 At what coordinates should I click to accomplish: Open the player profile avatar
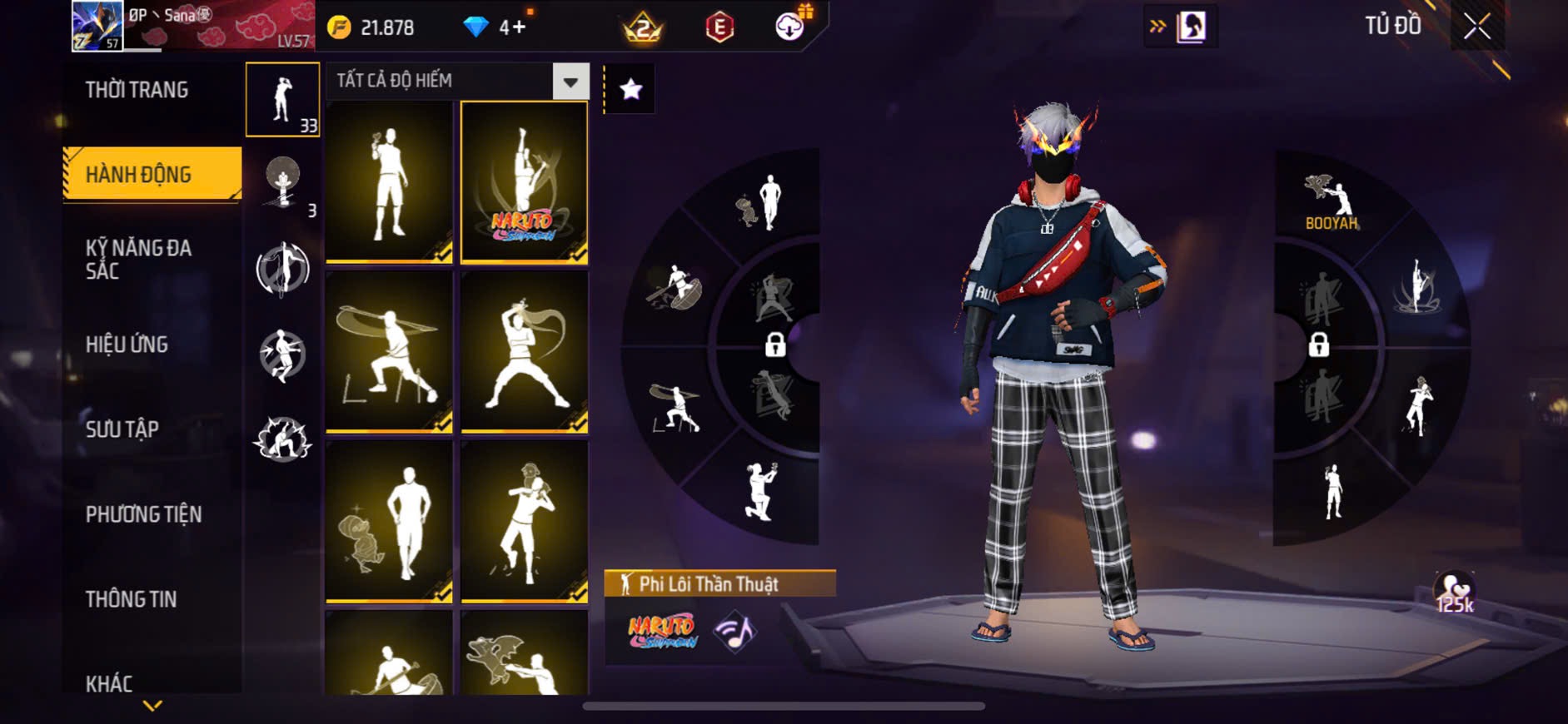[x=97, y=26]
